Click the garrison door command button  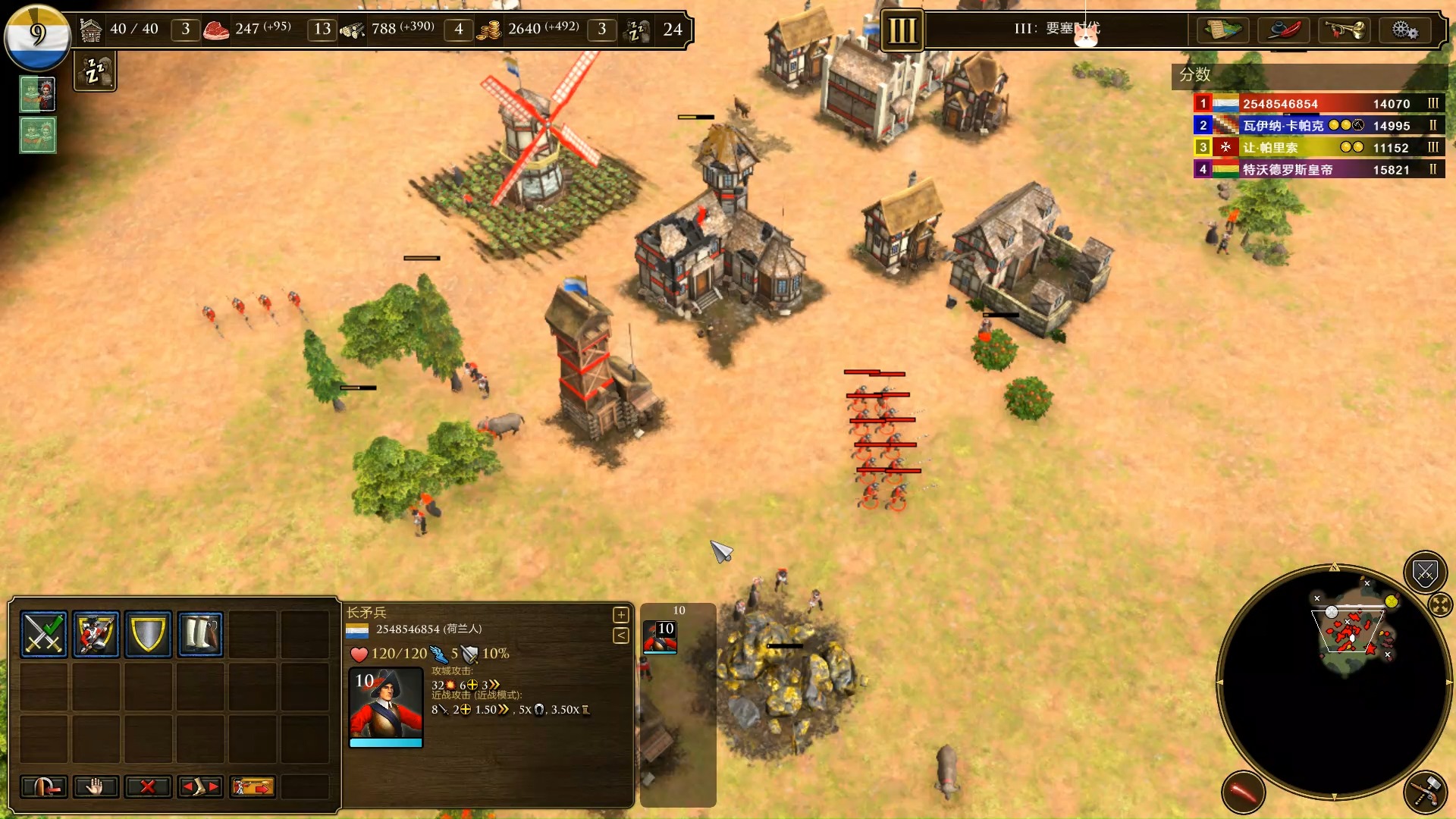click(x=44, y=787)
